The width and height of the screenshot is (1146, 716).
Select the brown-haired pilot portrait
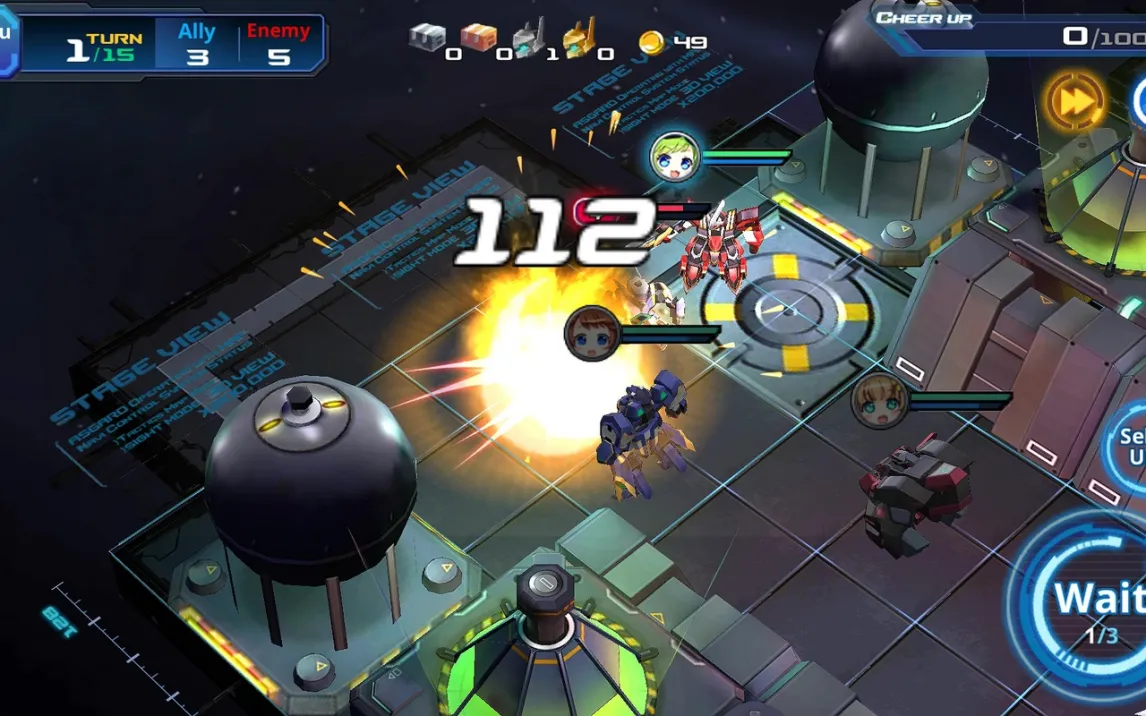tap(590, 333)
